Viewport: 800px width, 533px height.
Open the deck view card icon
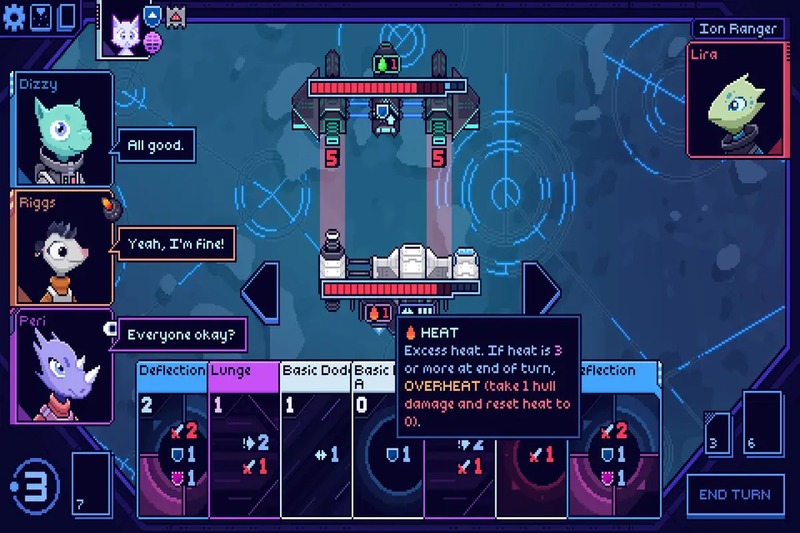67,16
